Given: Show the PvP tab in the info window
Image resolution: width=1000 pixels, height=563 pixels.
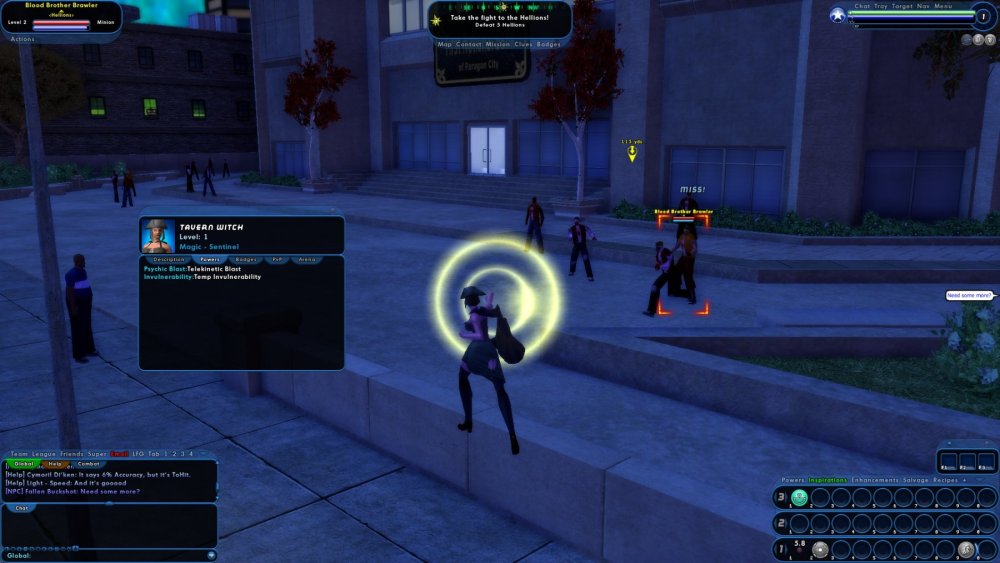Looking at the screenshot, I should (x=277, y=259).
